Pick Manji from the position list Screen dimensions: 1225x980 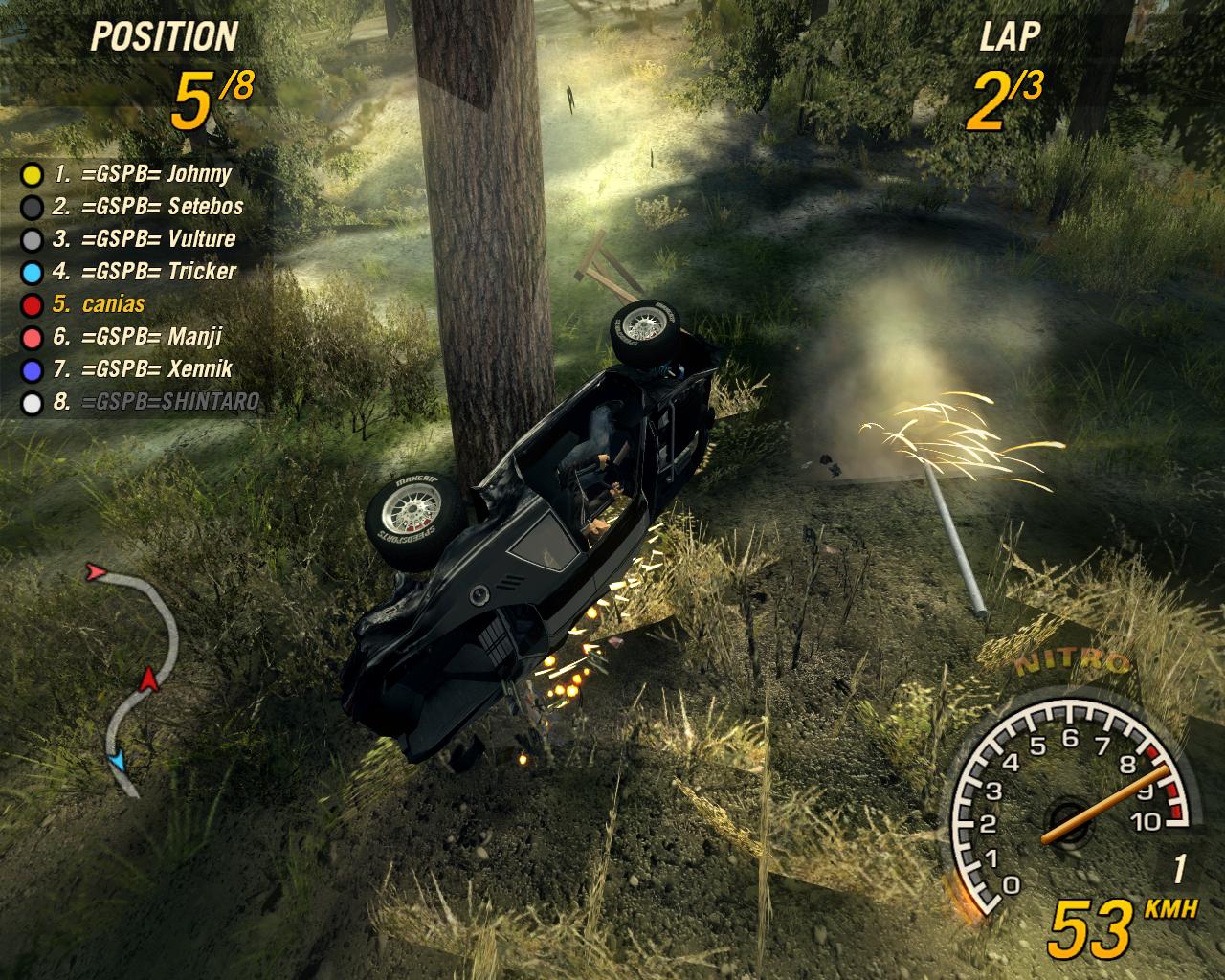pyautogui.click(x=138, y=337)
